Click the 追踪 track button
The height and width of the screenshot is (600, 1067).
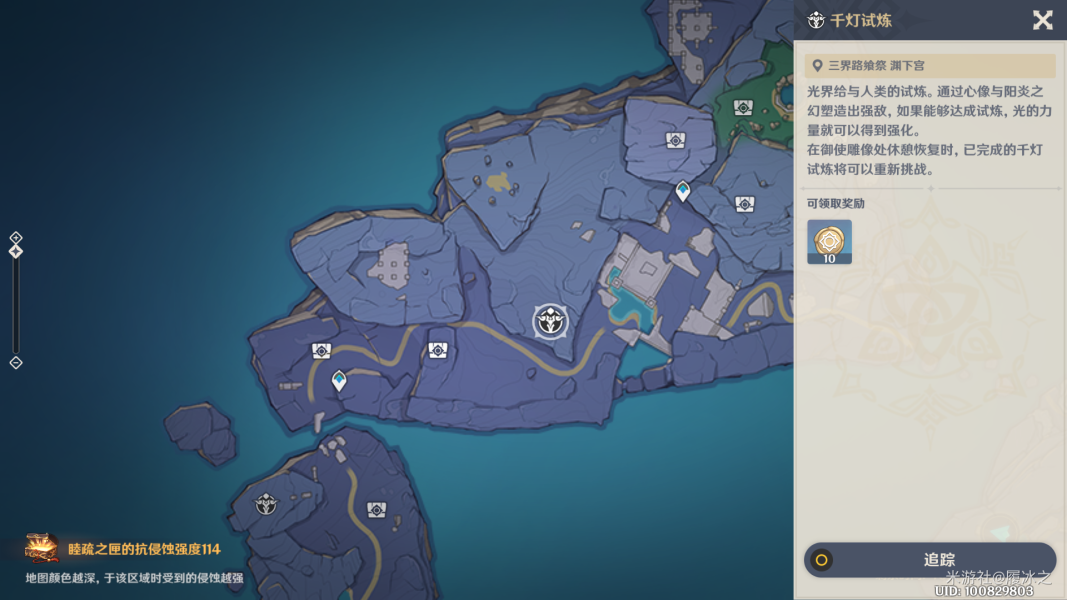[x=930, y=560]
